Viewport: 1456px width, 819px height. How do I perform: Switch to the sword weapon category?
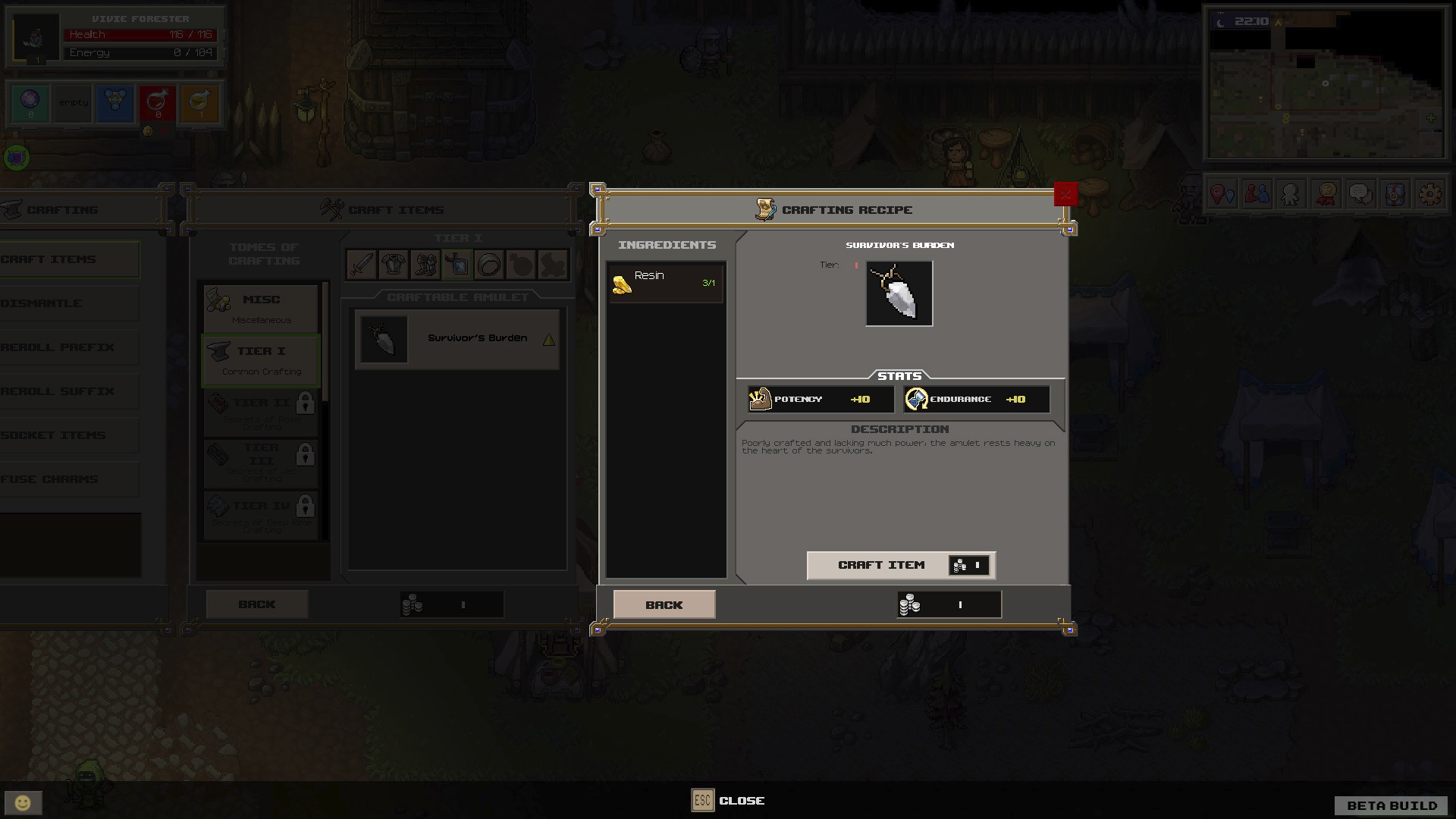pyautogui.click(x=362, y=265)
